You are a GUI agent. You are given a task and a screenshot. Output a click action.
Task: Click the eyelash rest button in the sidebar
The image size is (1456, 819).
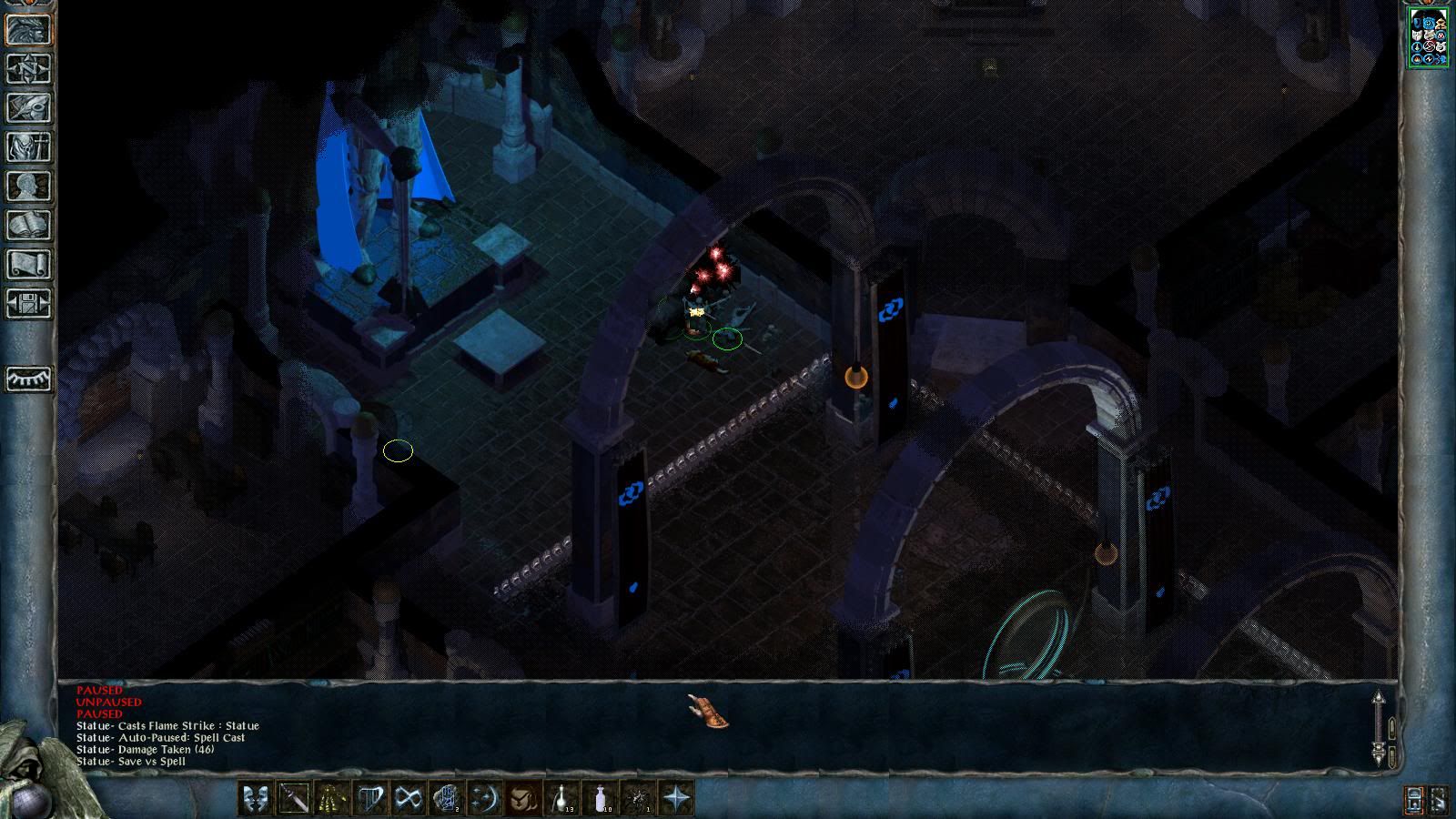(x=28, y=378)
